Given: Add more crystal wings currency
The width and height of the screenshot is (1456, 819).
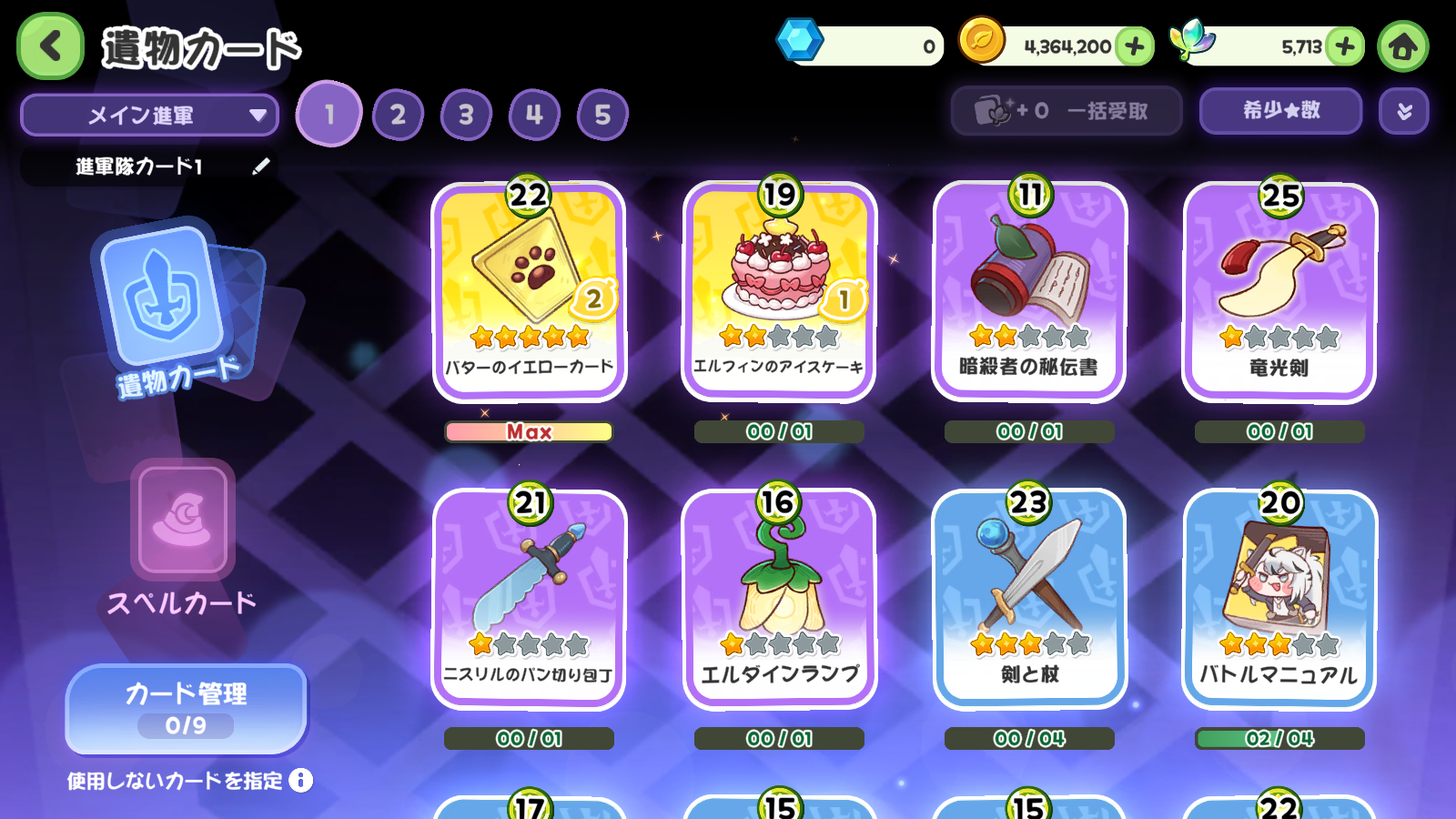Looking at the screenshot, I should pyautogui.click(x=1345, y=46).
